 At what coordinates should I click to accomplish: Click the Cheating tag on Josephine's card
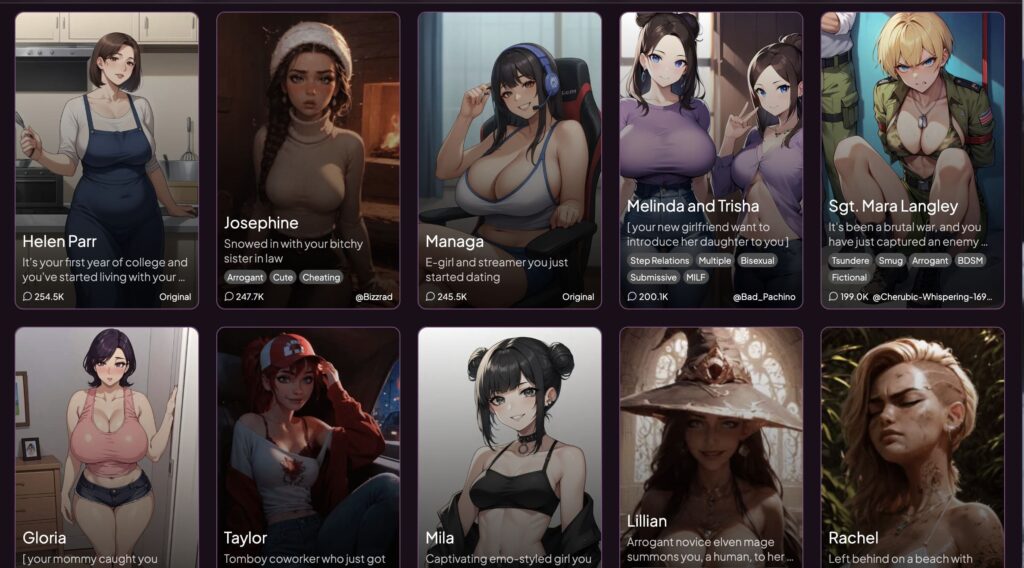pos(321,277)
